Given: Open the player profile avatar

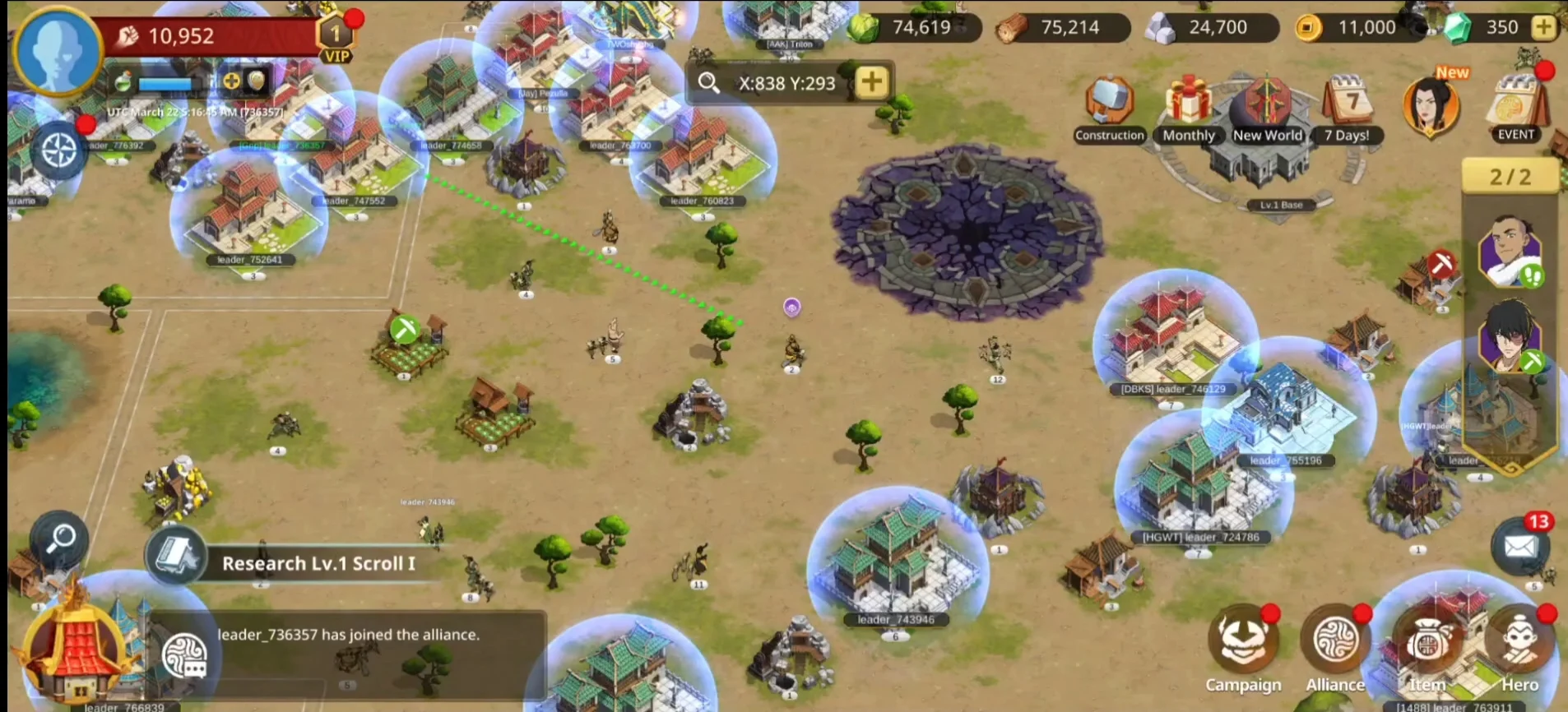Looking at the screenshot, I should [58, 49].
